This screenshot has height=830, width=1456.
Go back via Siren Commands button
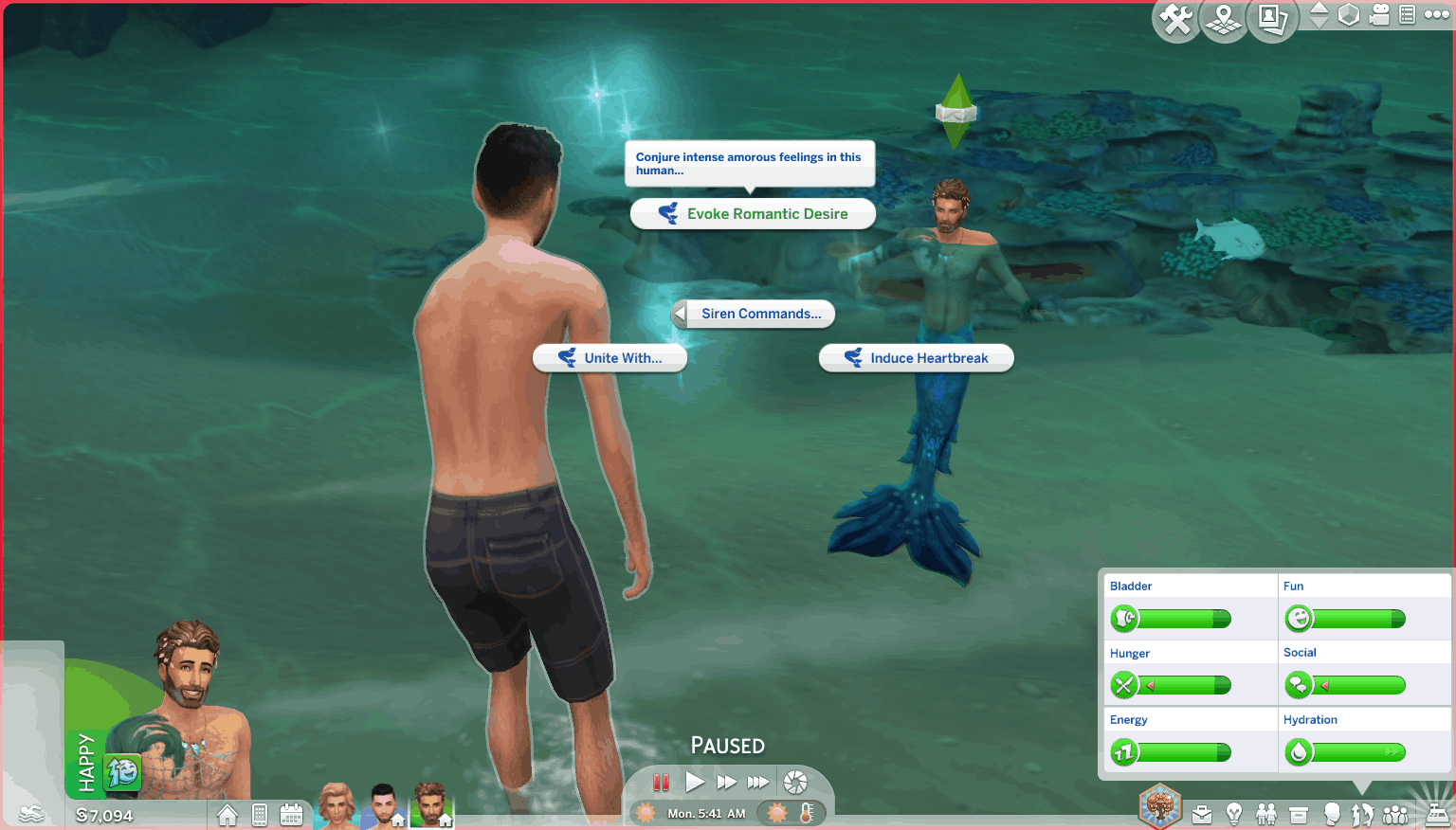[x=753, y=314]
